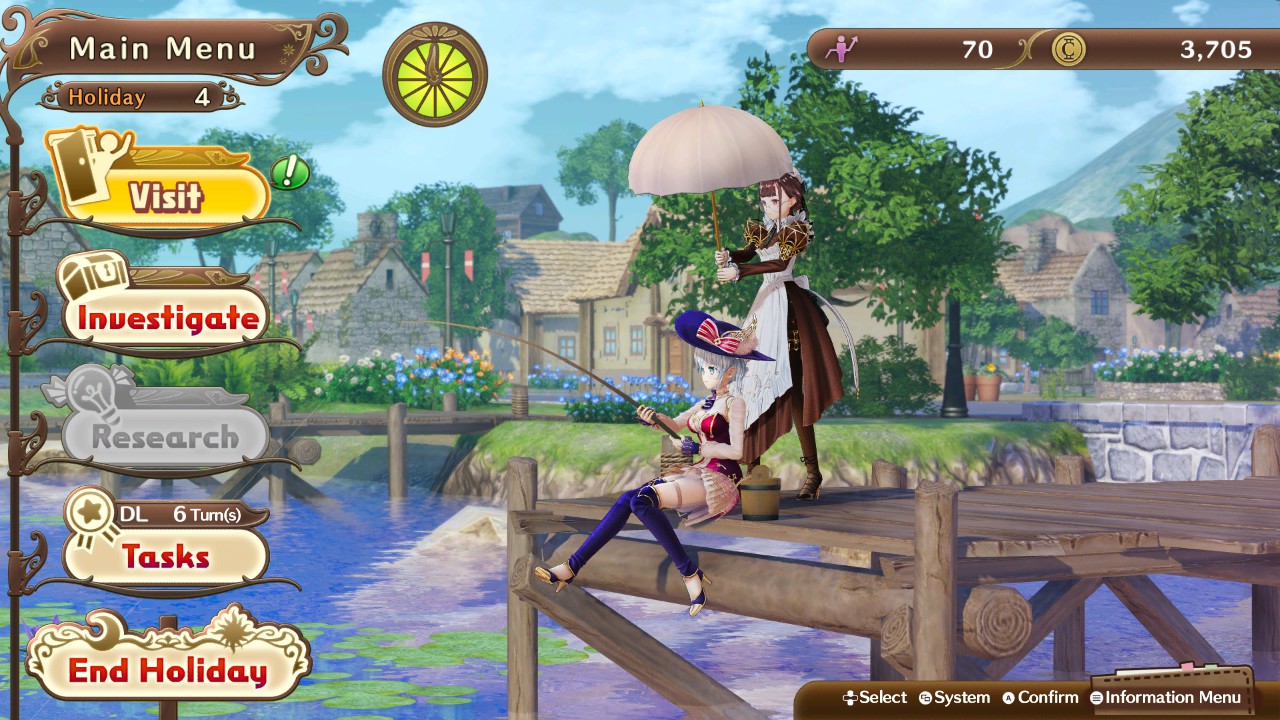Click the gold Cole coin icon

1068,49
